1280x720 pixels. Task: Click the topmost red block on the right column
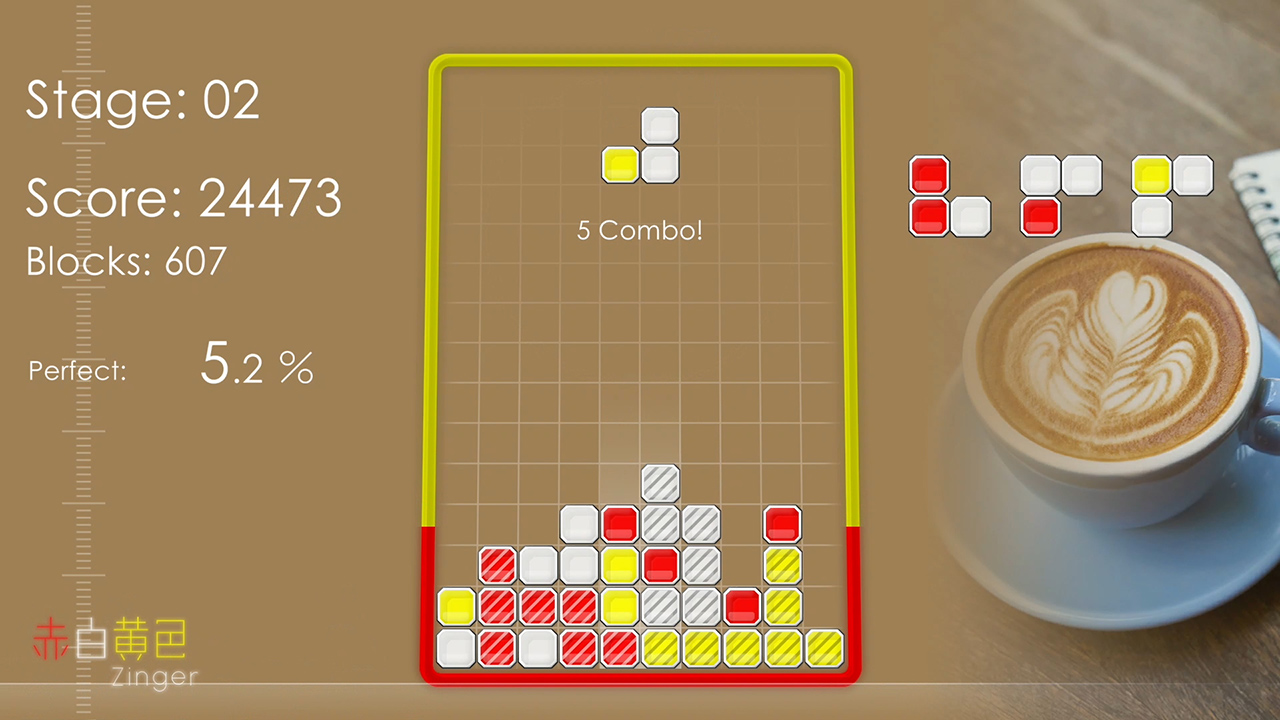tap(781, 525)
